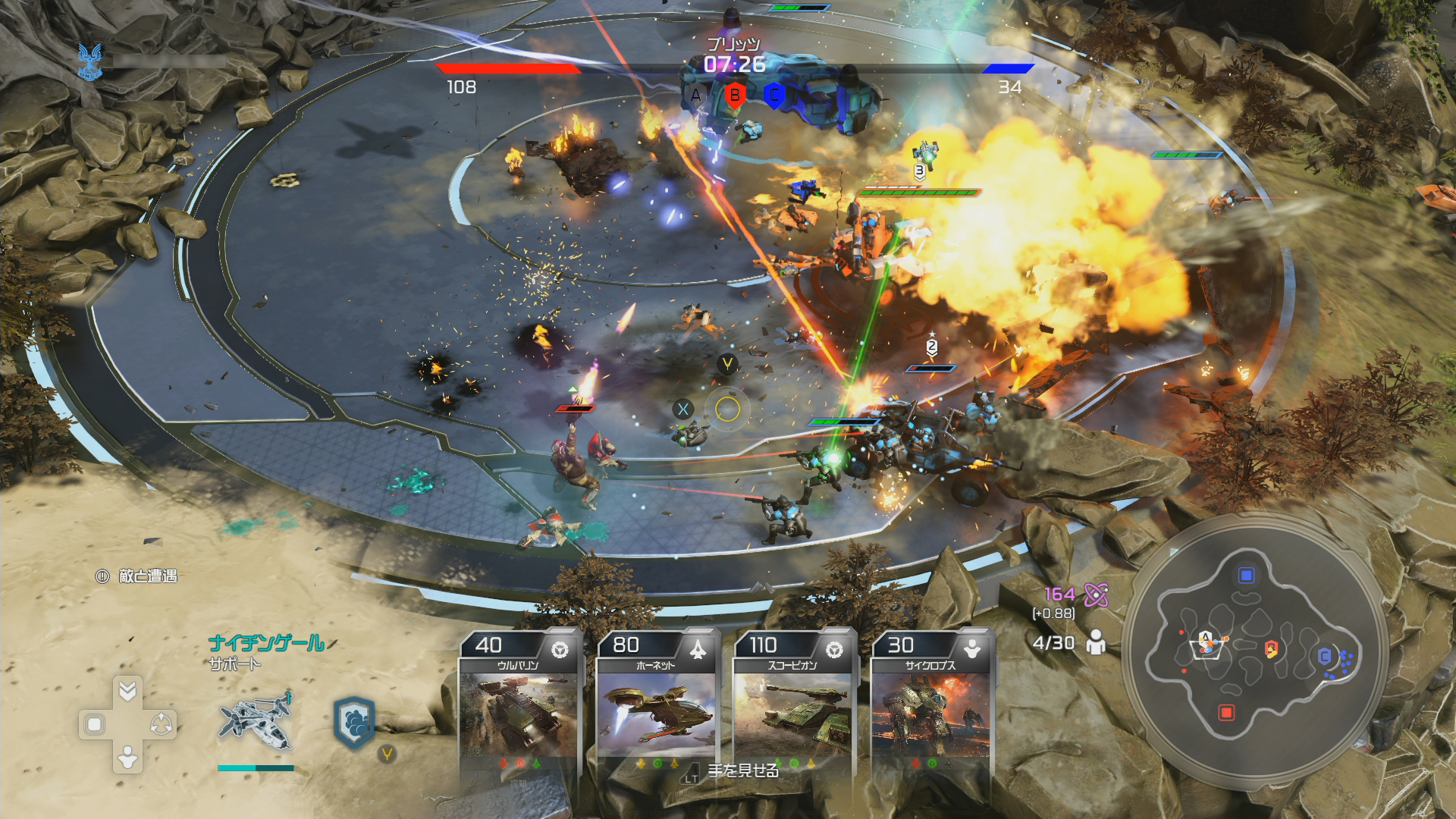Deploy the サイクロプス card costing 30
The width and height of the screenshot is (1456, 819).
click(930, 701)
